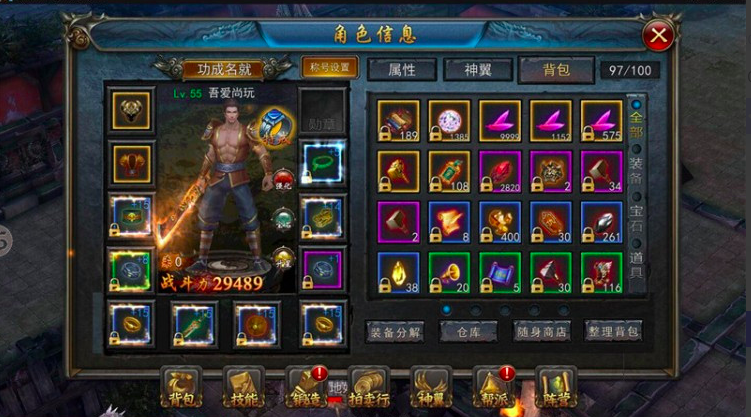Select the red gem stack of 2820

click(500, 171)
